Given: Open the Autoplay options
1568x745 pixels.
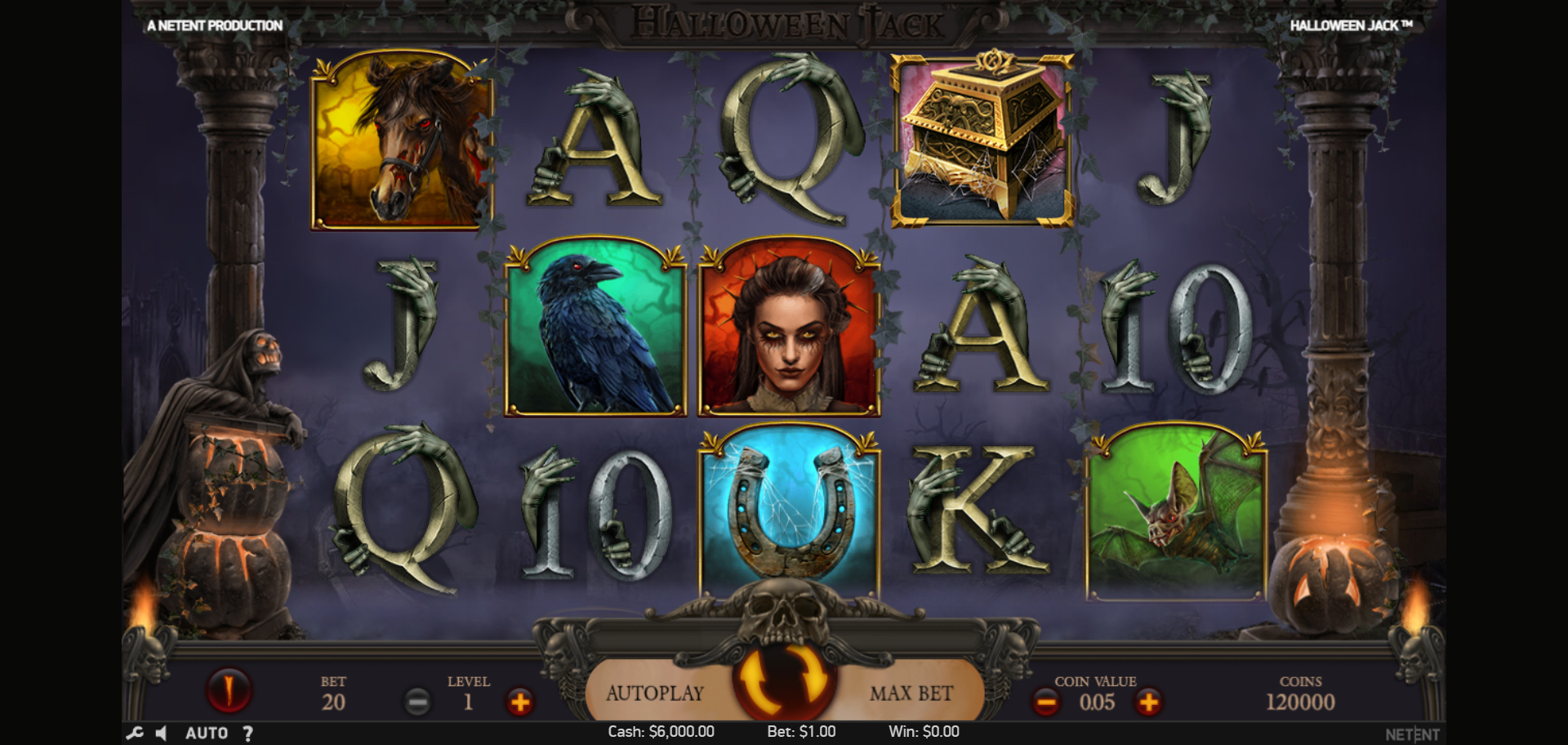Looking at the screenshot, I should (x=655, y=694).
